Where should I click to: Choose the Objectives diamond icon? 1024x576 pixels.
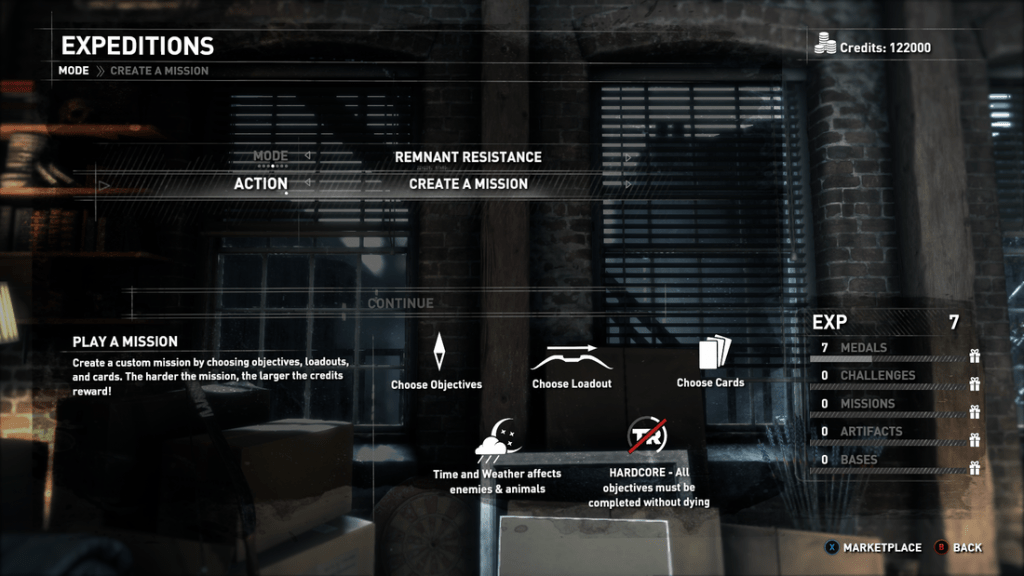437,353
